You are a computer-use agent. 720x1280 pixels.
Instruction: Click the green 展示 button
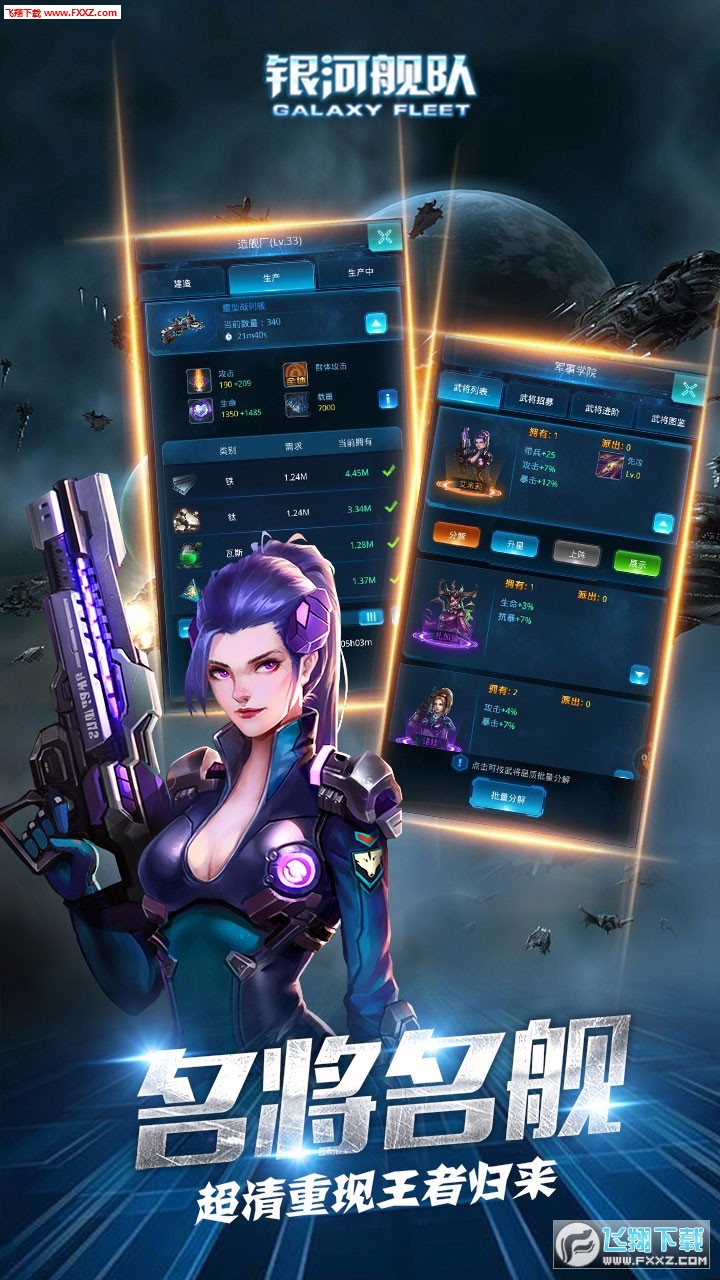[x=637, y=564]
